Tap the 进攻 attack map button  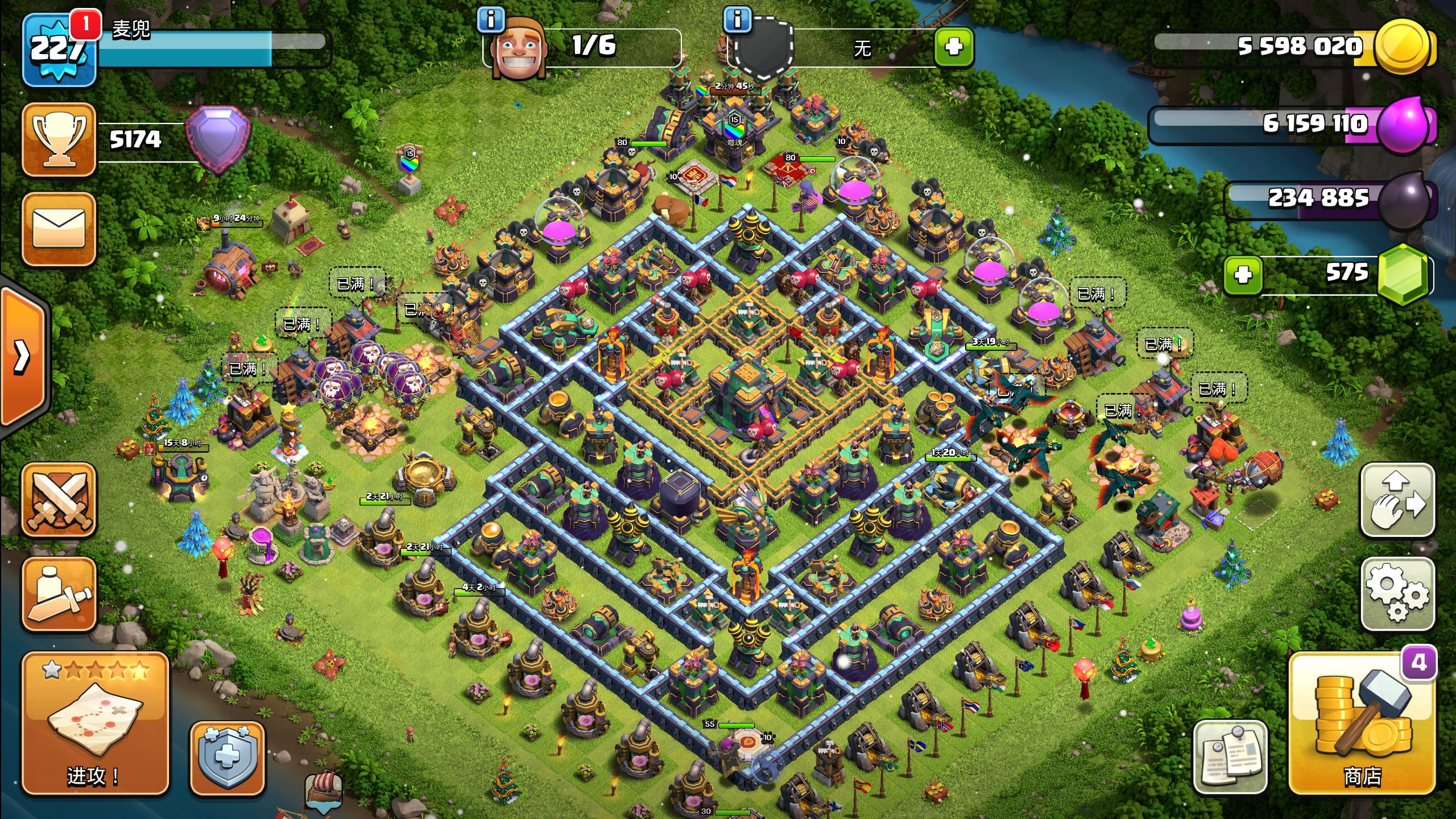click(95, 723)
